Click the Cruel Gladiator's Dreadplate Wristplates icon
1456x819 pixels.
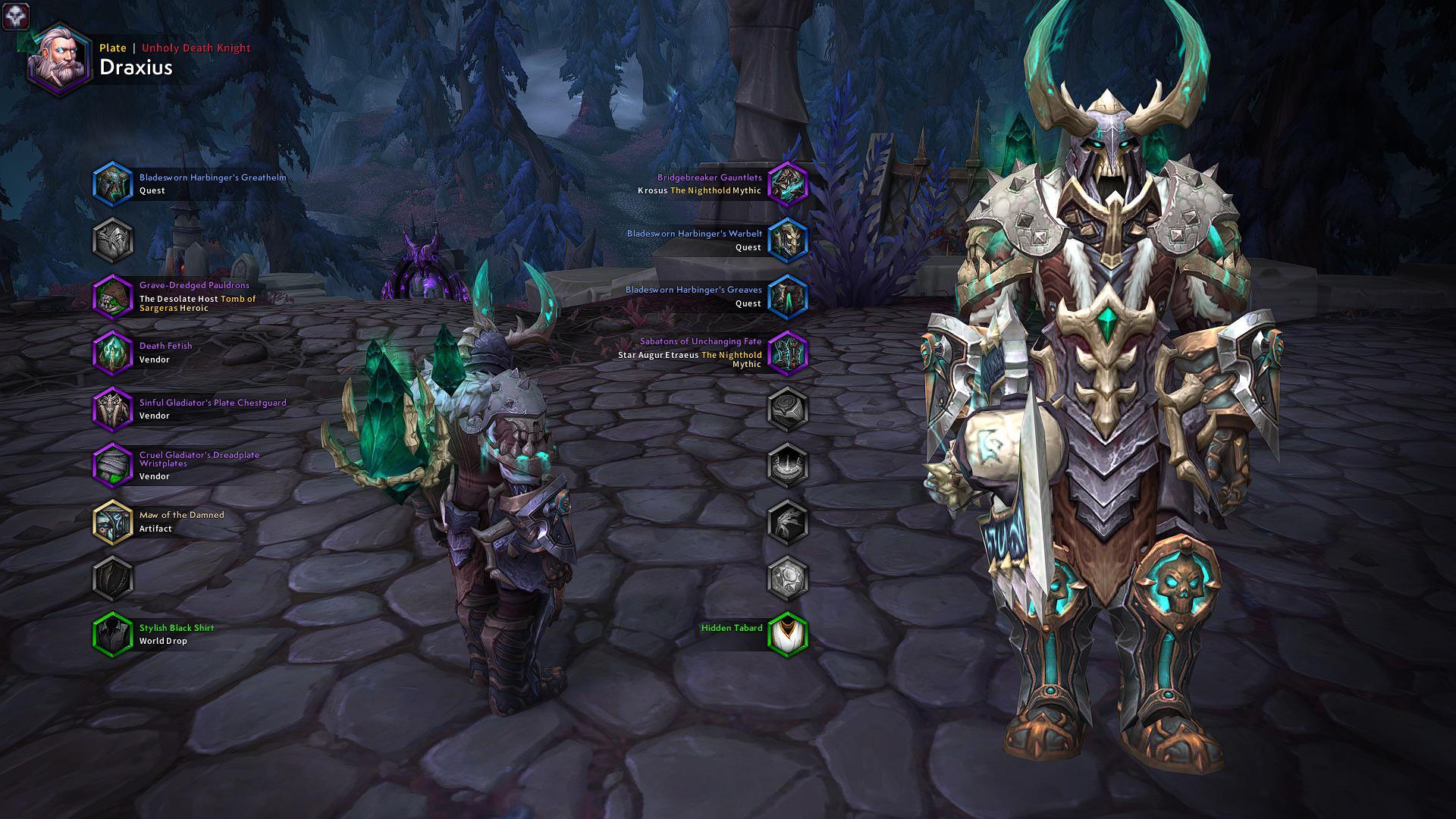click(x=114, y=466)
